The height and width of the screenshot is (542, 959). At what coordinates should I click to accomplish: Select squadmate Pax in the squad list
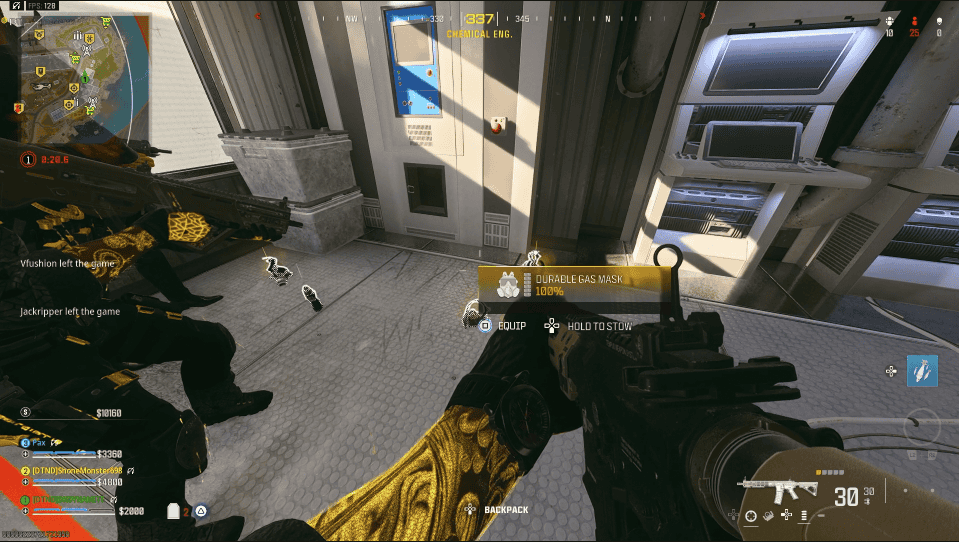point(40,441)
